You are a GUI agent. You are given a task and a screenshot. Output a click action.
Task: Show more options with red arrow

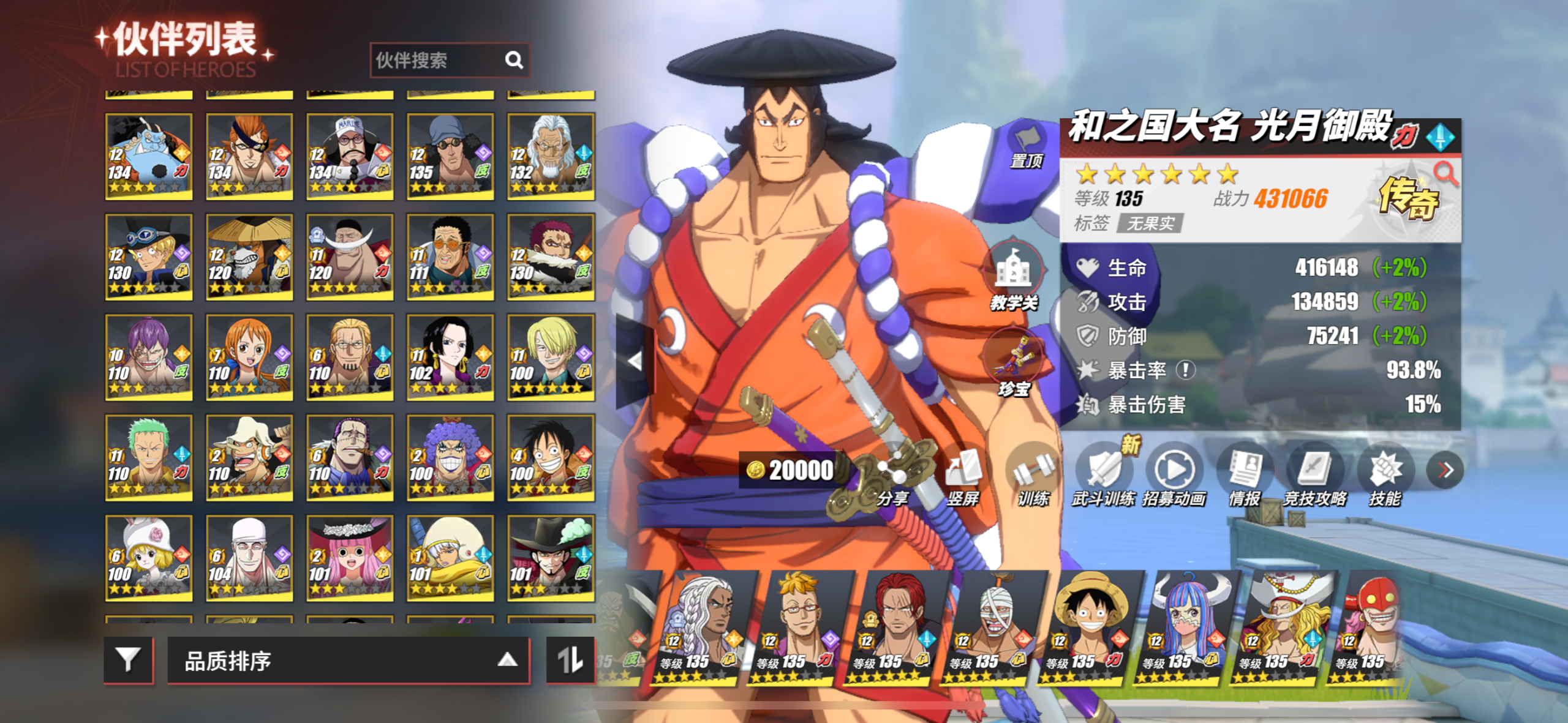(x=1445, y=470)
